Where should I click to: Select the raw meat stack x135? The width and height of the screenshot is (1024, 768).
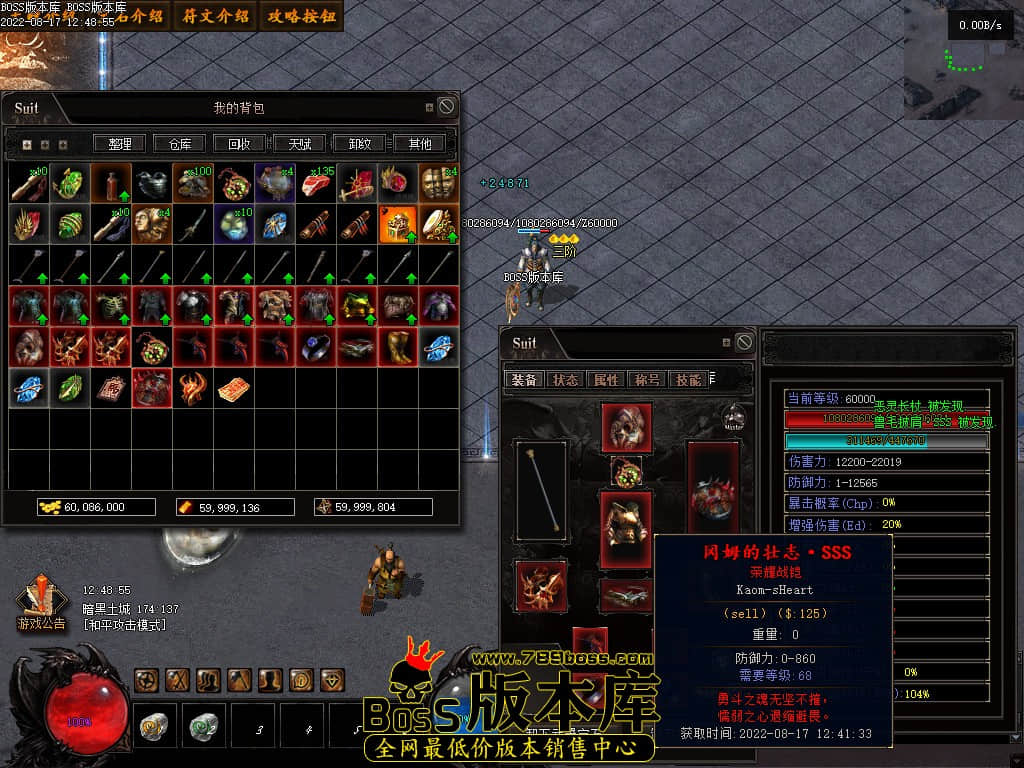316,184
